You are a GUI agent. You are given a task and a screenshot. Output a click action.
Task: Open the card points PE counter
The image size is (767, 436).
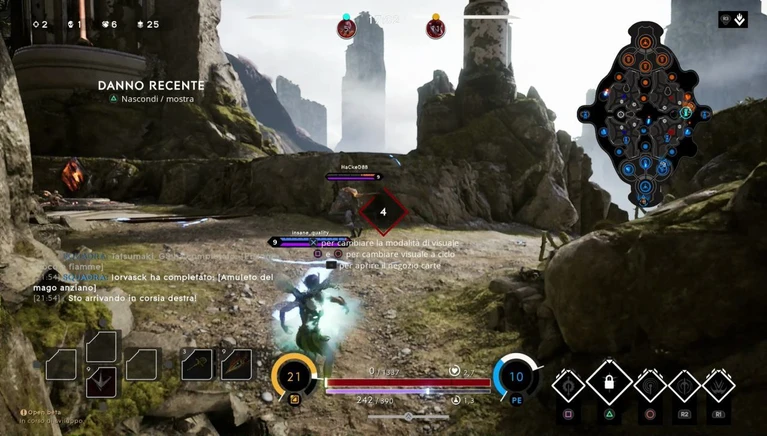[x=516, y=377]
